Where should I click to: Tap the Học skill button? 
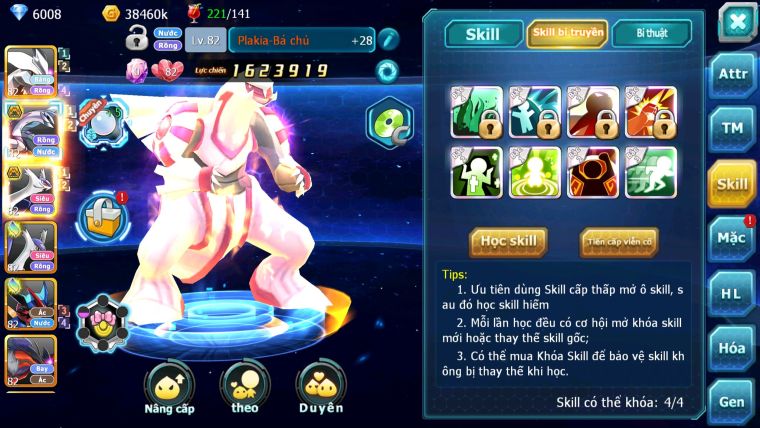click(x=509, y=241)
